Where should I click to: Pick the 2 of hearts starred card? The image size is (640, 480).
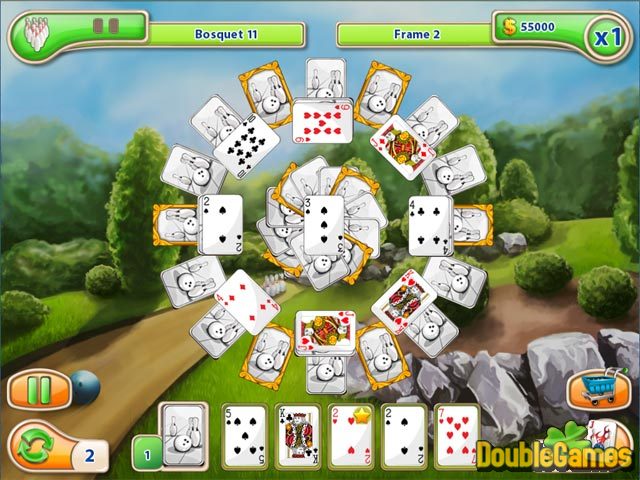click(351, 436)
